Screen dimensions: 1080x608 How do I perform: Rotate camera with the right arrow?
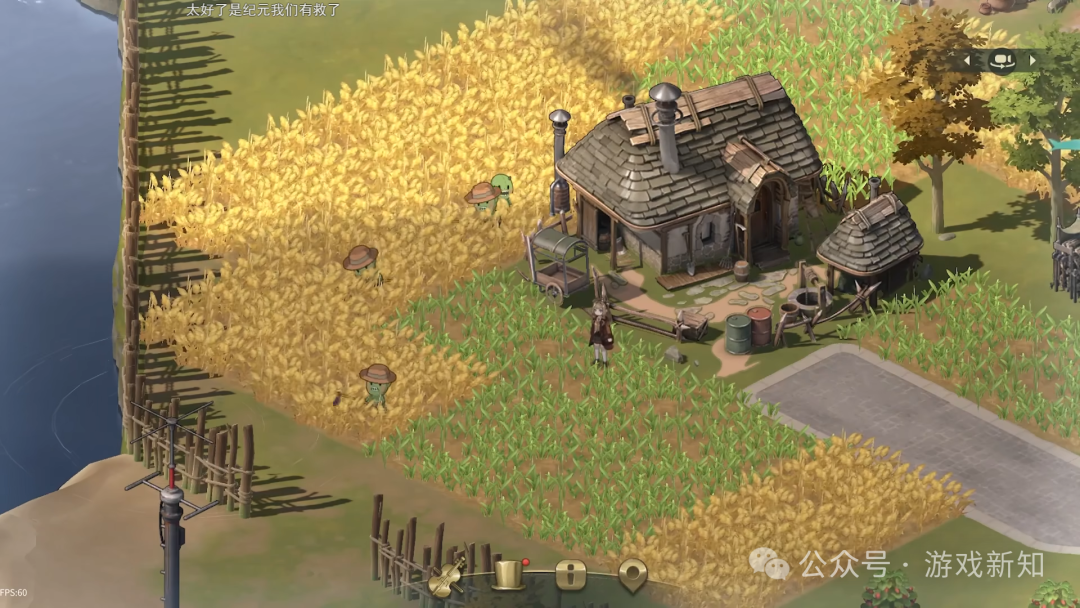[1033, 60]
